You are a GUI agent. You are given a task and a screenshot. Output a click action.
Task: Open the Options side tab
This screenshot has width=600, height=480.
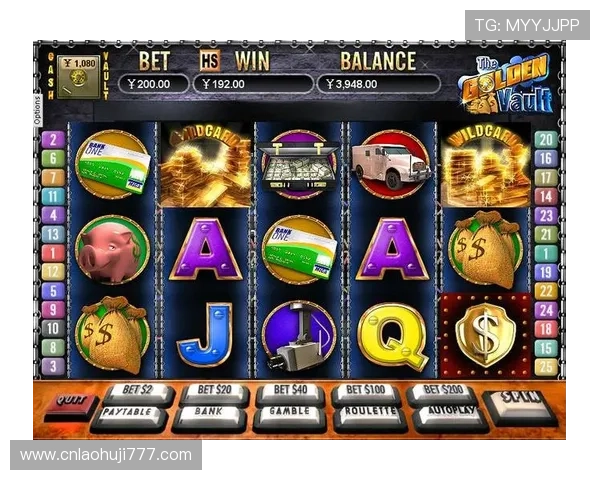point(38,111)
